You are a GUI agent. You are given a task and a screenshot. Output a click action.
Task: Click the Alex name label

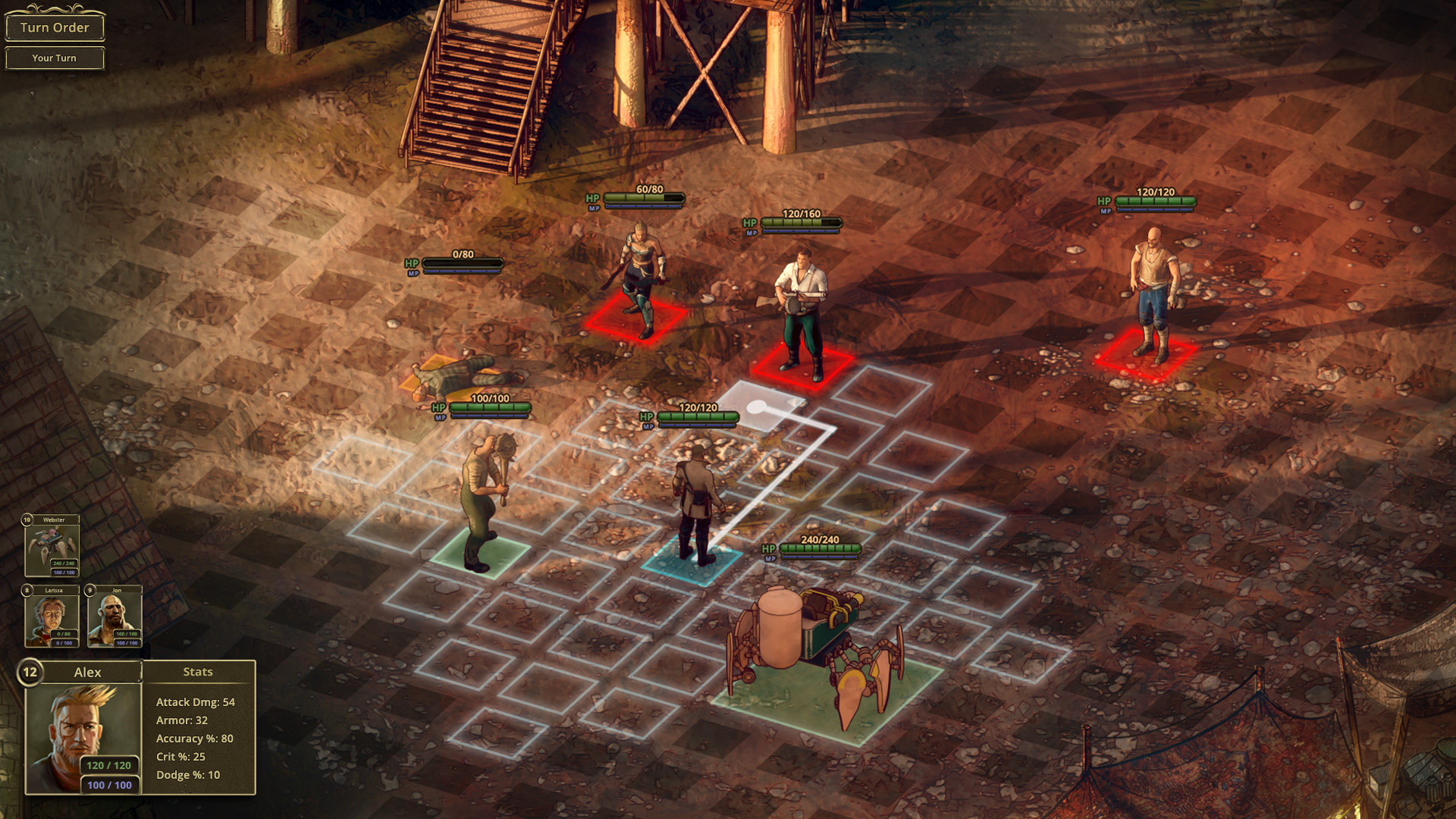click(89, 673)
